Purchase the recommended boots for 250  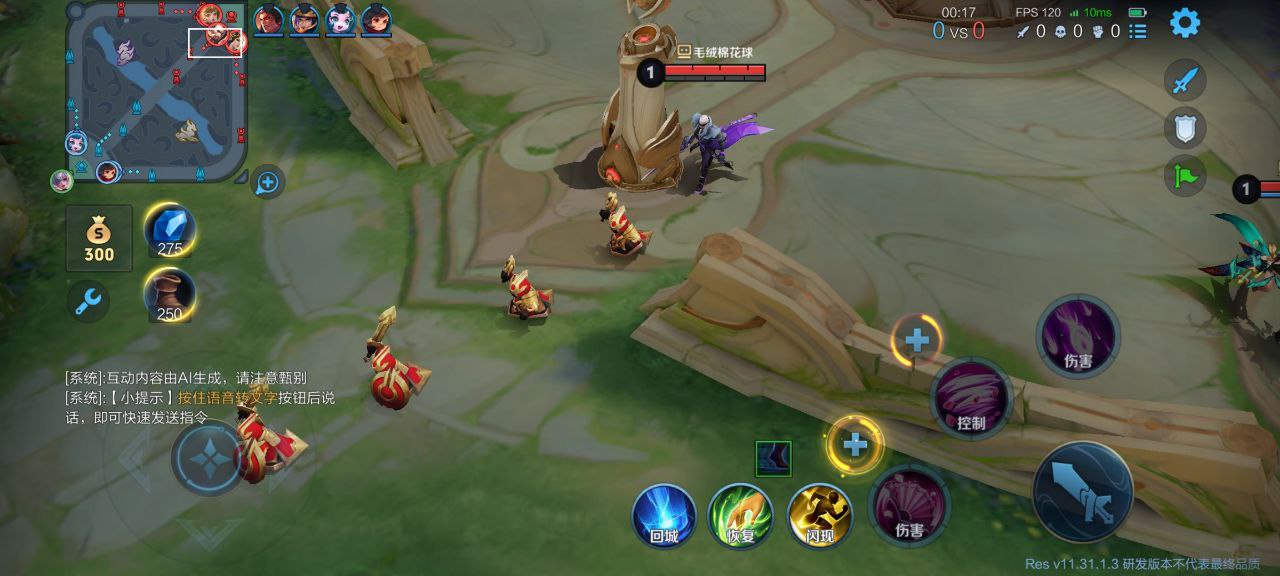coord(170,296)
